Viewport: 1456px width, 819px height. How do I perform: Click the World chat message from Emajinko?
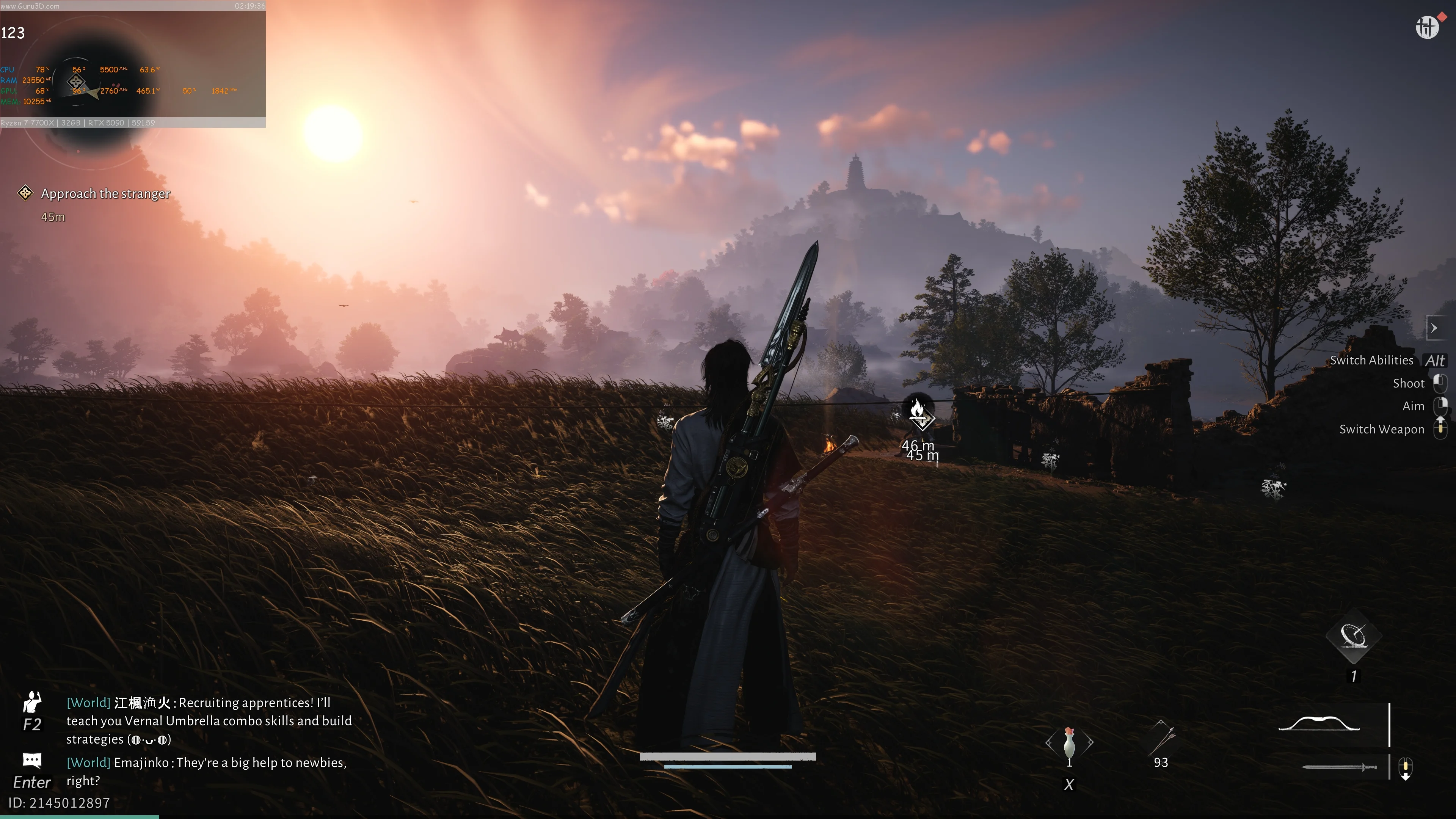coord(207,772)
